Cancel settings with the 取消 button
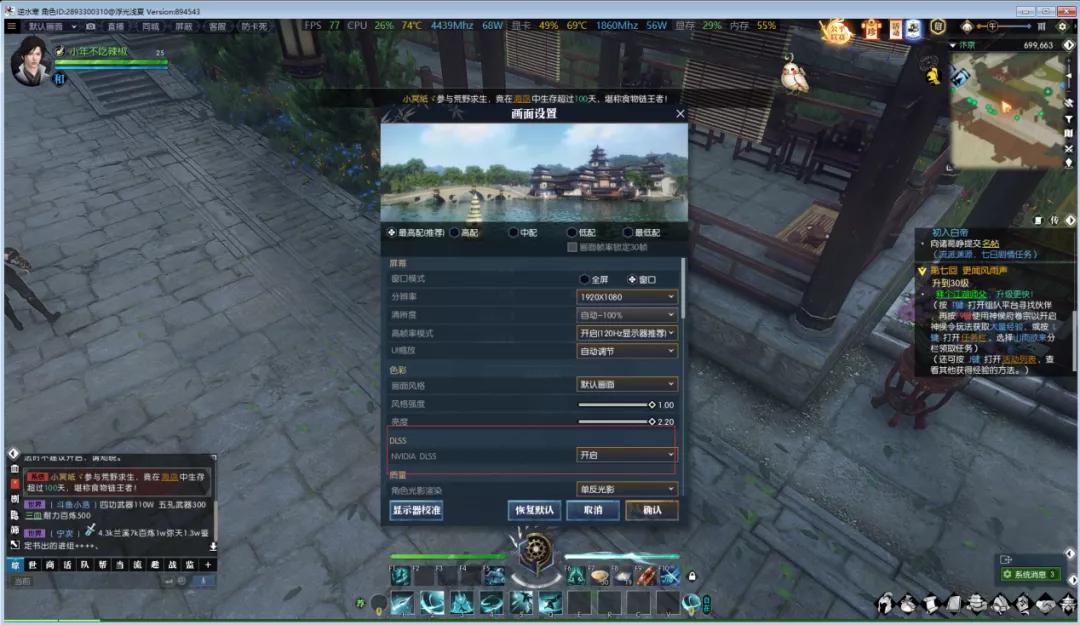The image size is (1080, 625). tap(592, 510)
